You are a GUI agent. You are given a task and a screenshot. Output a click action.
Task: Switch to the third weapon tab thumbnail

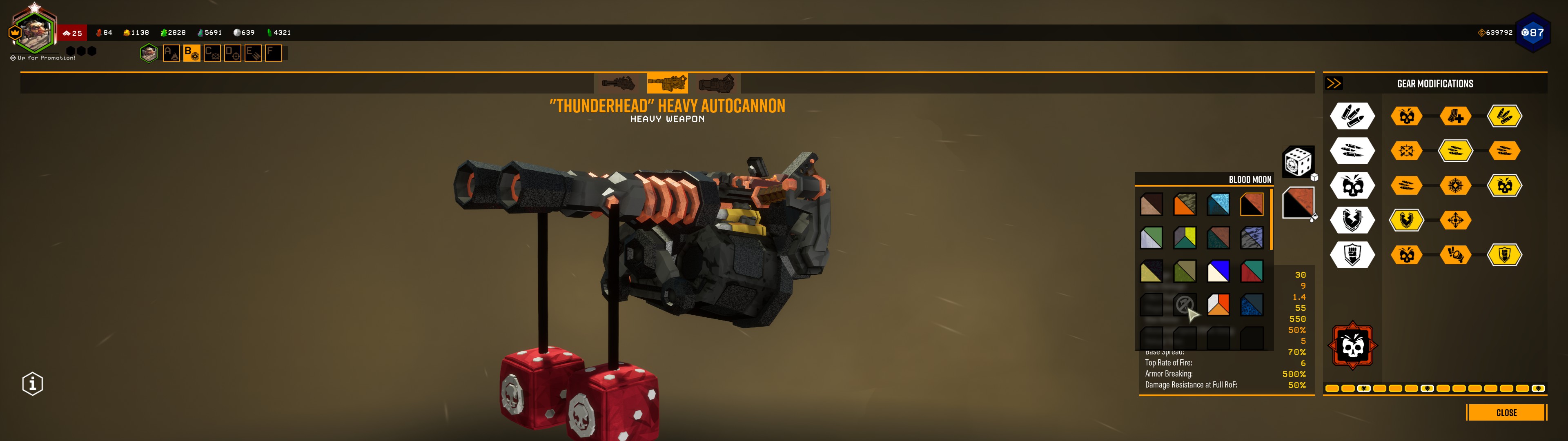(717, 83)
